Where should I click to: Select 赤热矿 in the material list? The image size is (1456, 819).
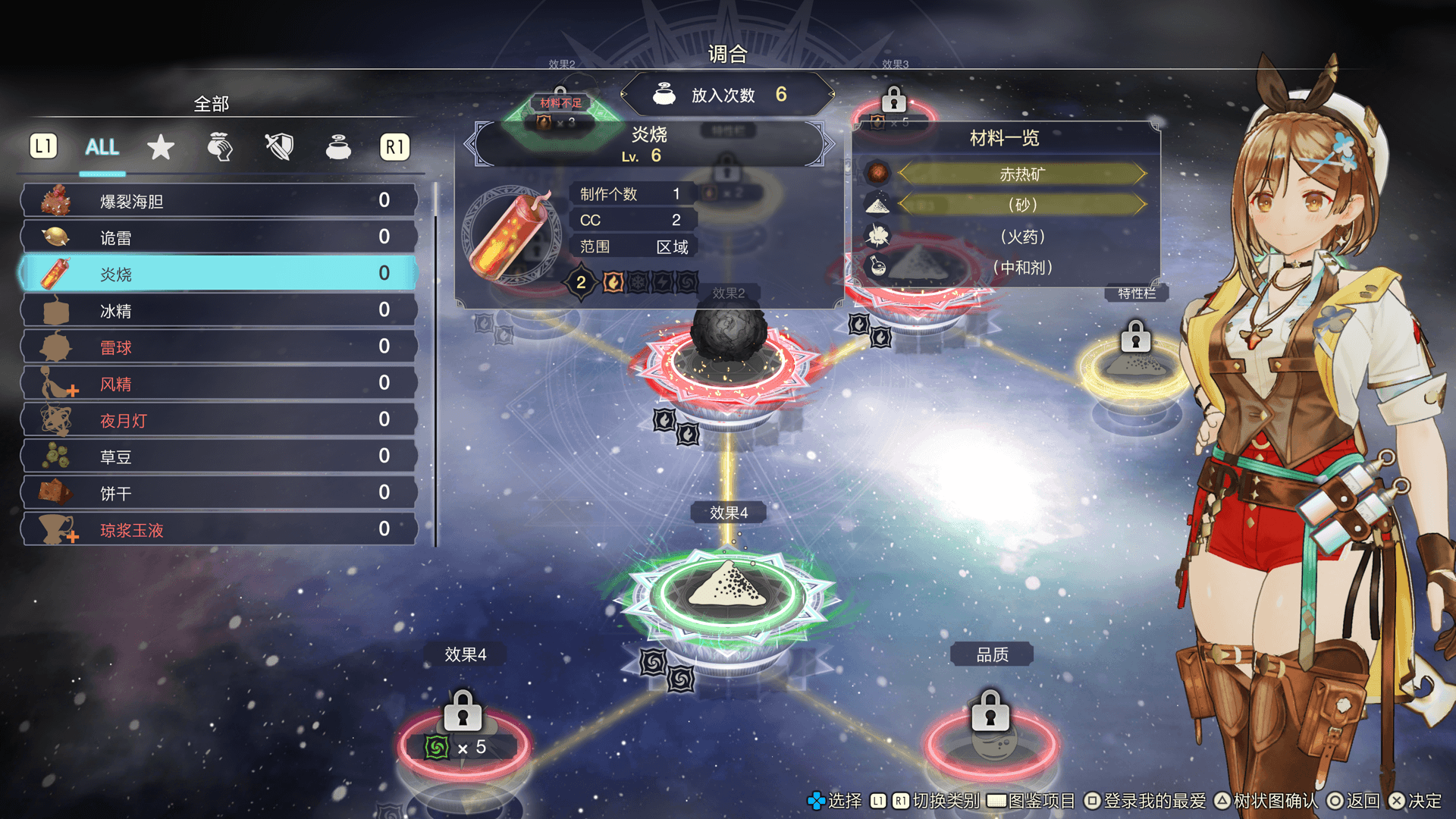pyautogui.click(x=1021, y=174)
